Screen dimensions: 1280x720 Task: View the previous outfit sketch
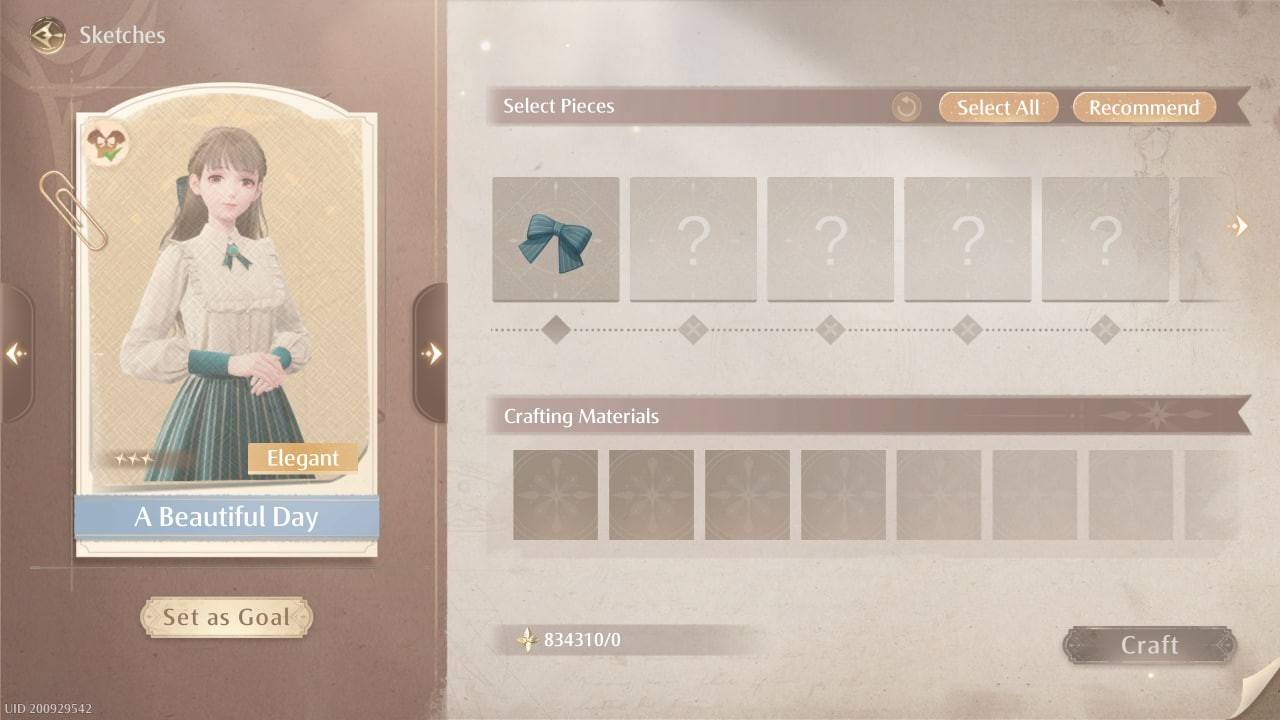pyautogui.click(x=16, y=353)
